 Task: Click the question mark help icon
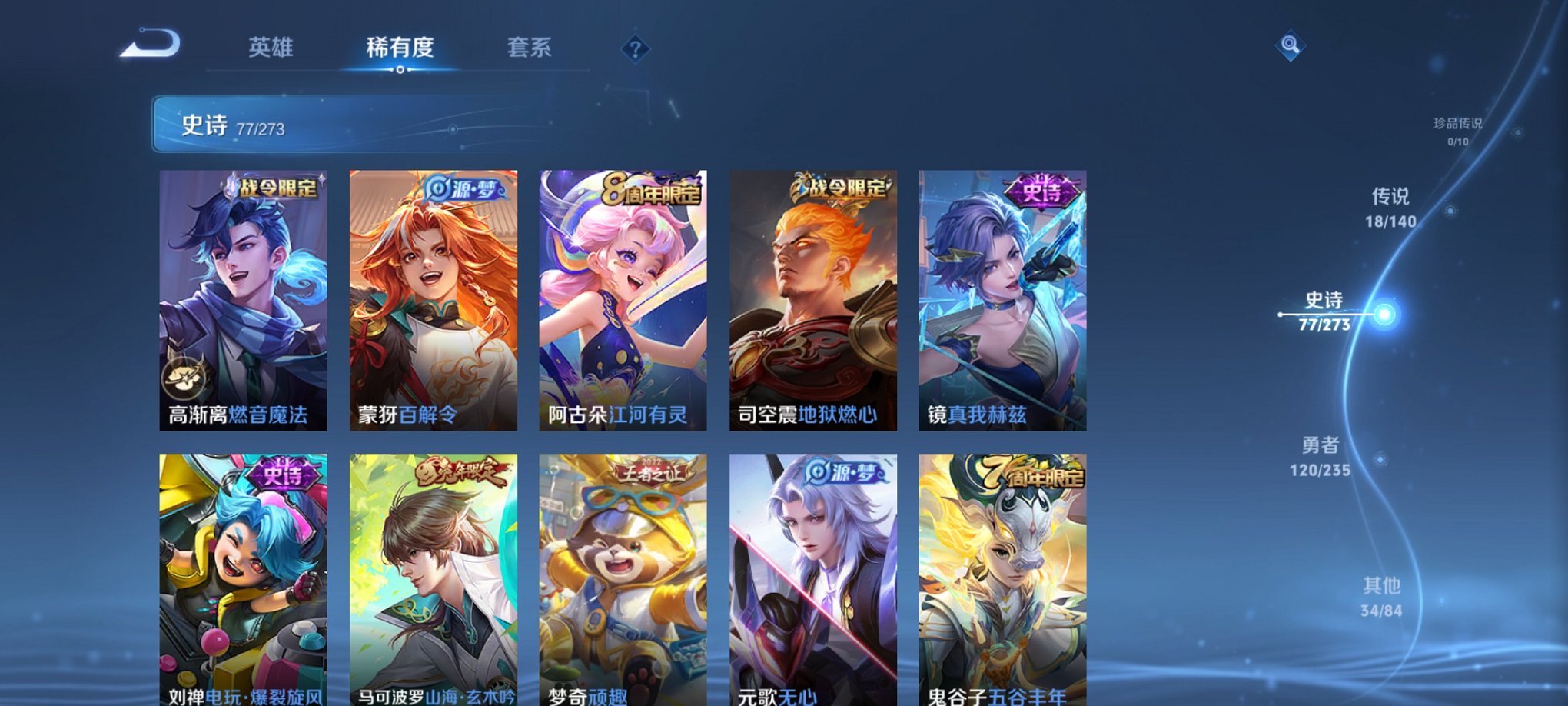[634, 49]
